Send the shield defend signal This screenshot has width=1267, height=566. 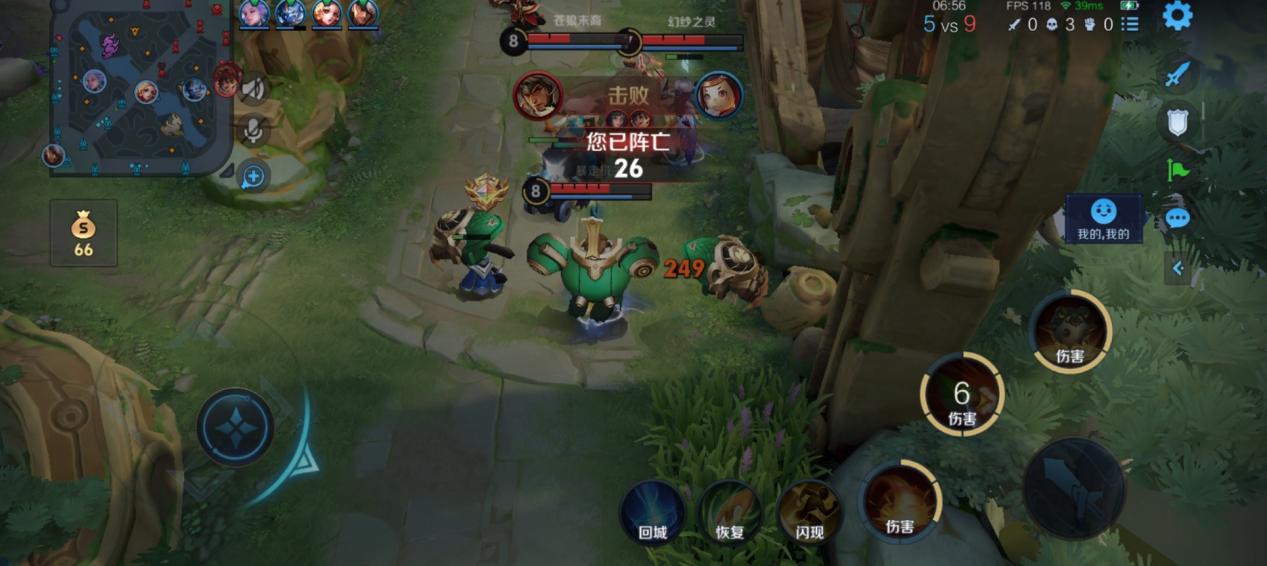tap(1177, 122)
